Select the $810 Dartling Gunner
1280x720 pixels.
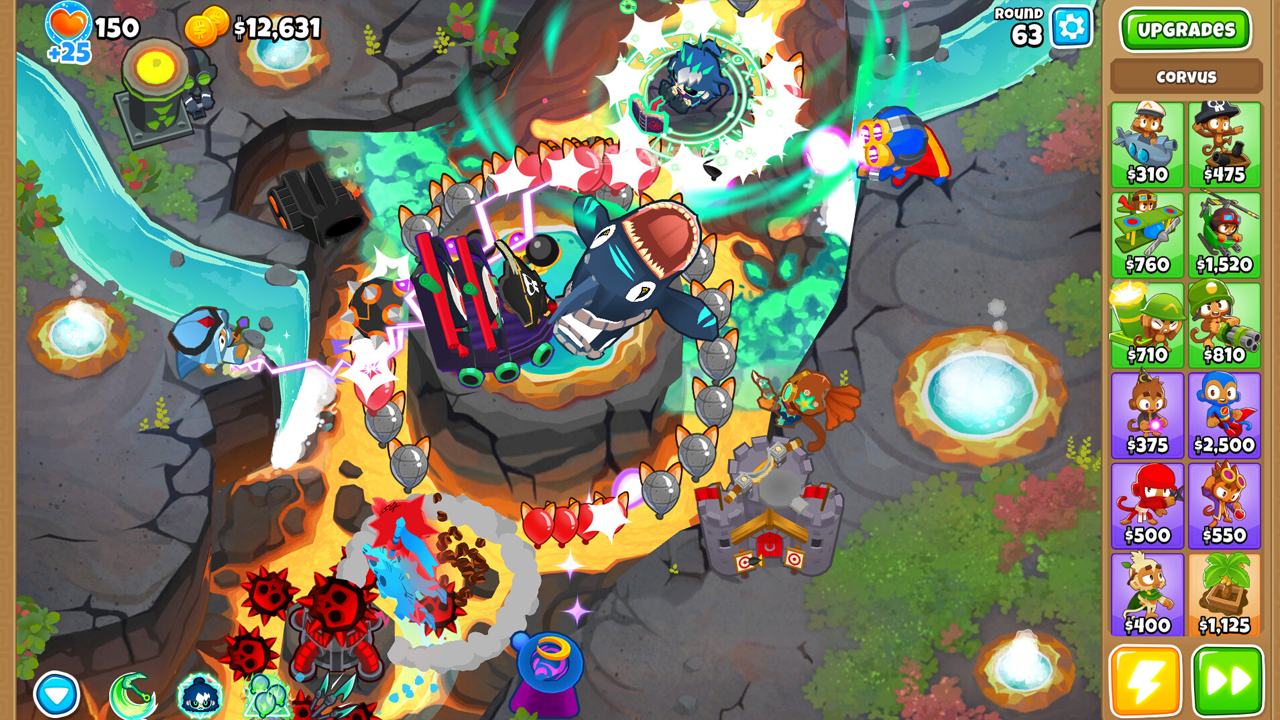click(x=1224, y=325)
